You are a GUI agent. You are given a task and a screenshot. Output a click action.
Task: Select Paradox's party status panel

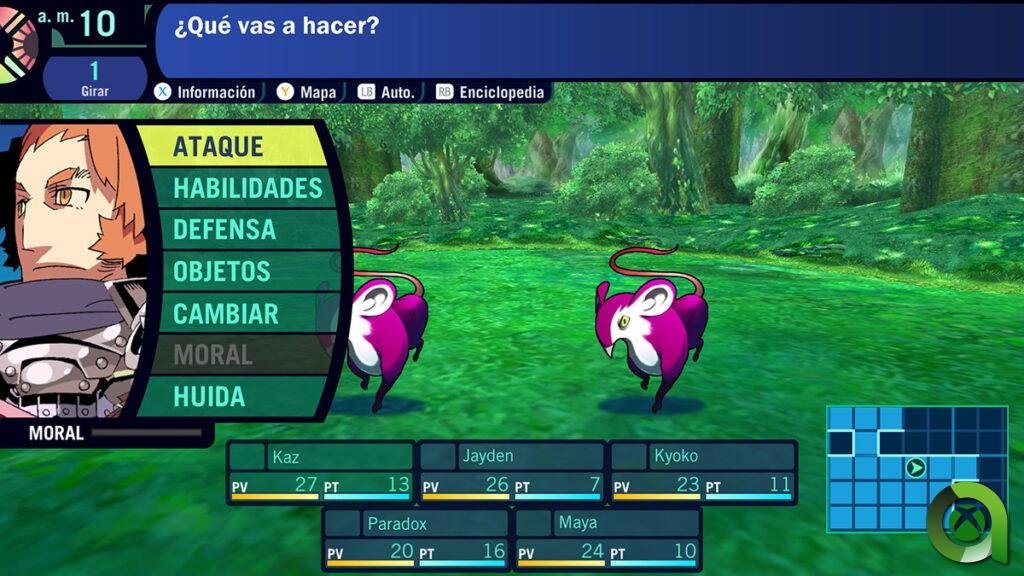416,538
